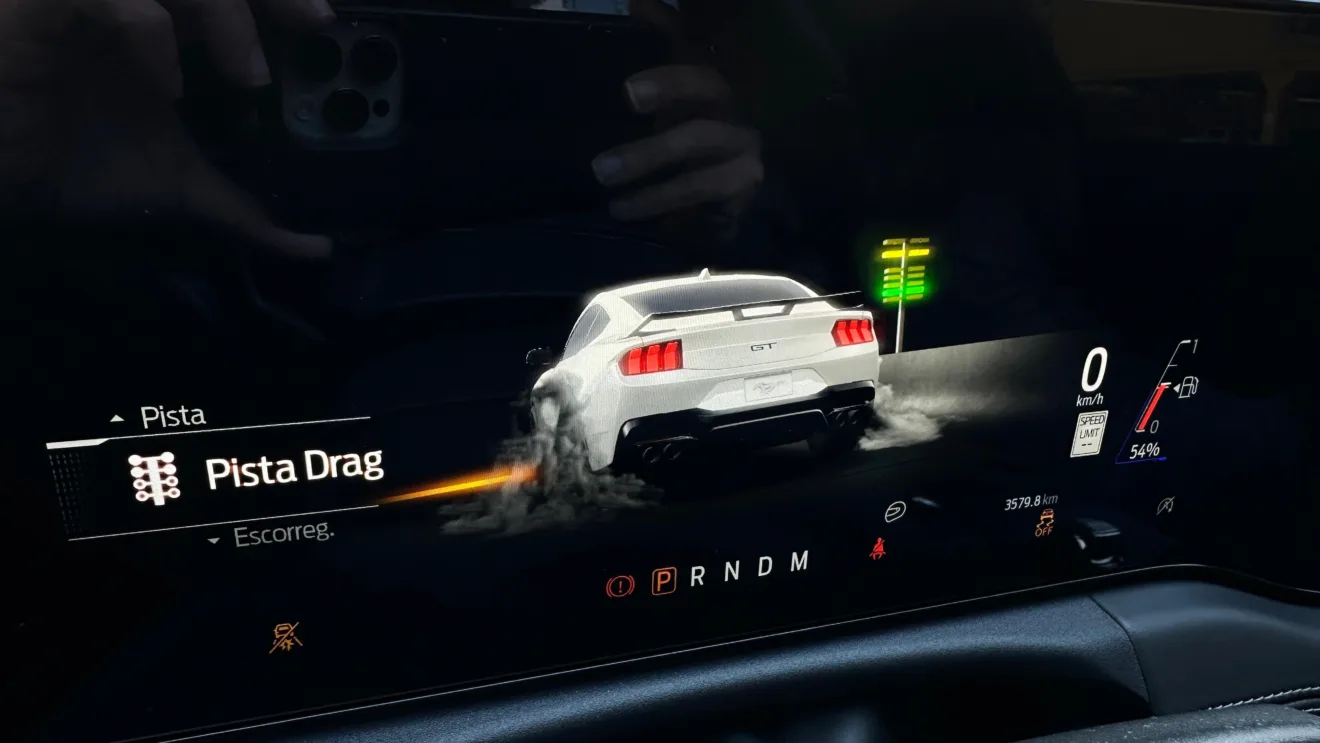Expand the Pista mode via the up chevron
The width and height of the screenshot is (1320, 743).
click(115, 416)
